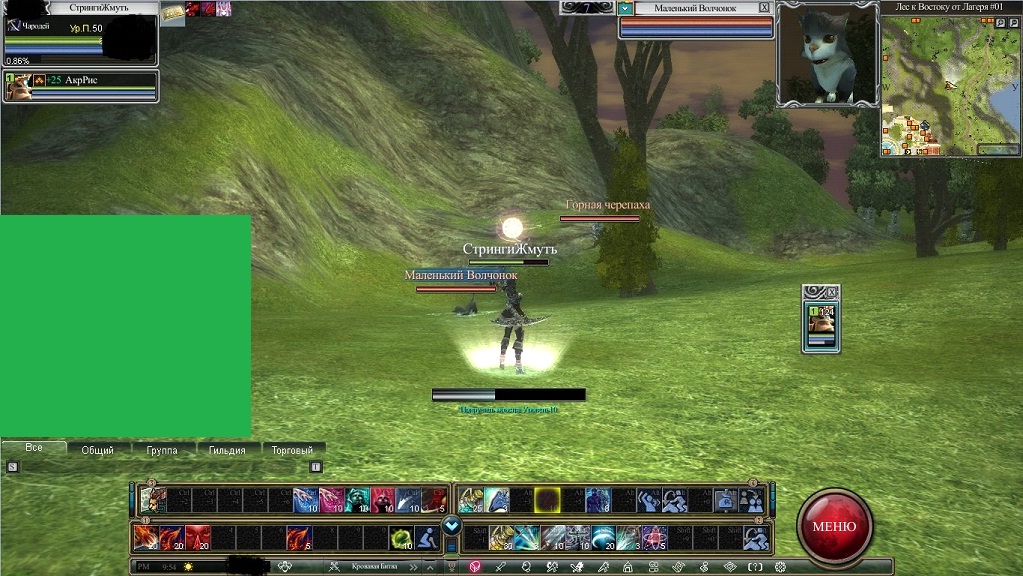Open the help question mark button
Image resolution: width=1023 pixels, height=576 pixels.
click(x=756, y=566)
